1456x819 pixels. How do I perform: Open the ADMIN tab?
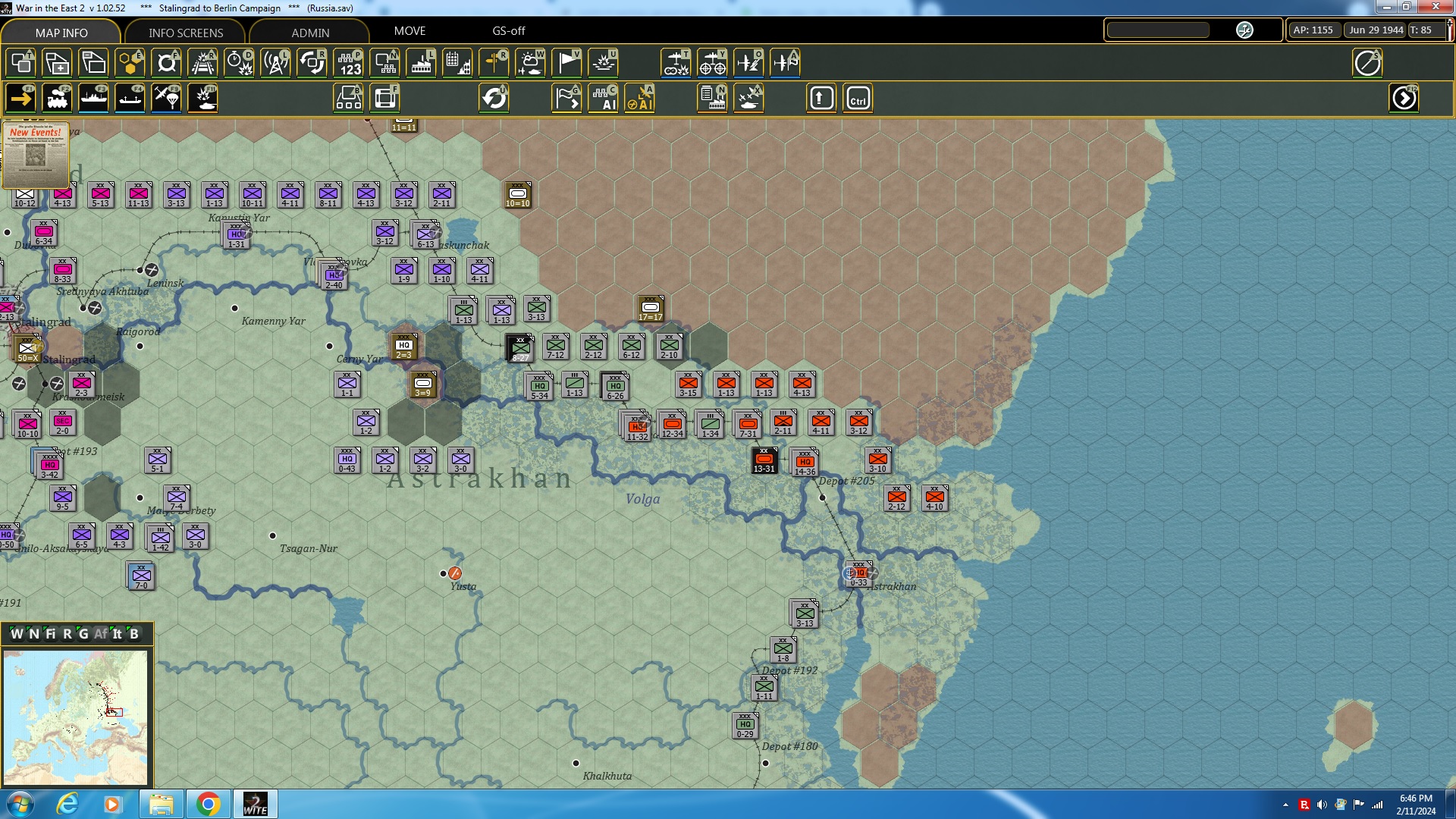tap(310, 33)
